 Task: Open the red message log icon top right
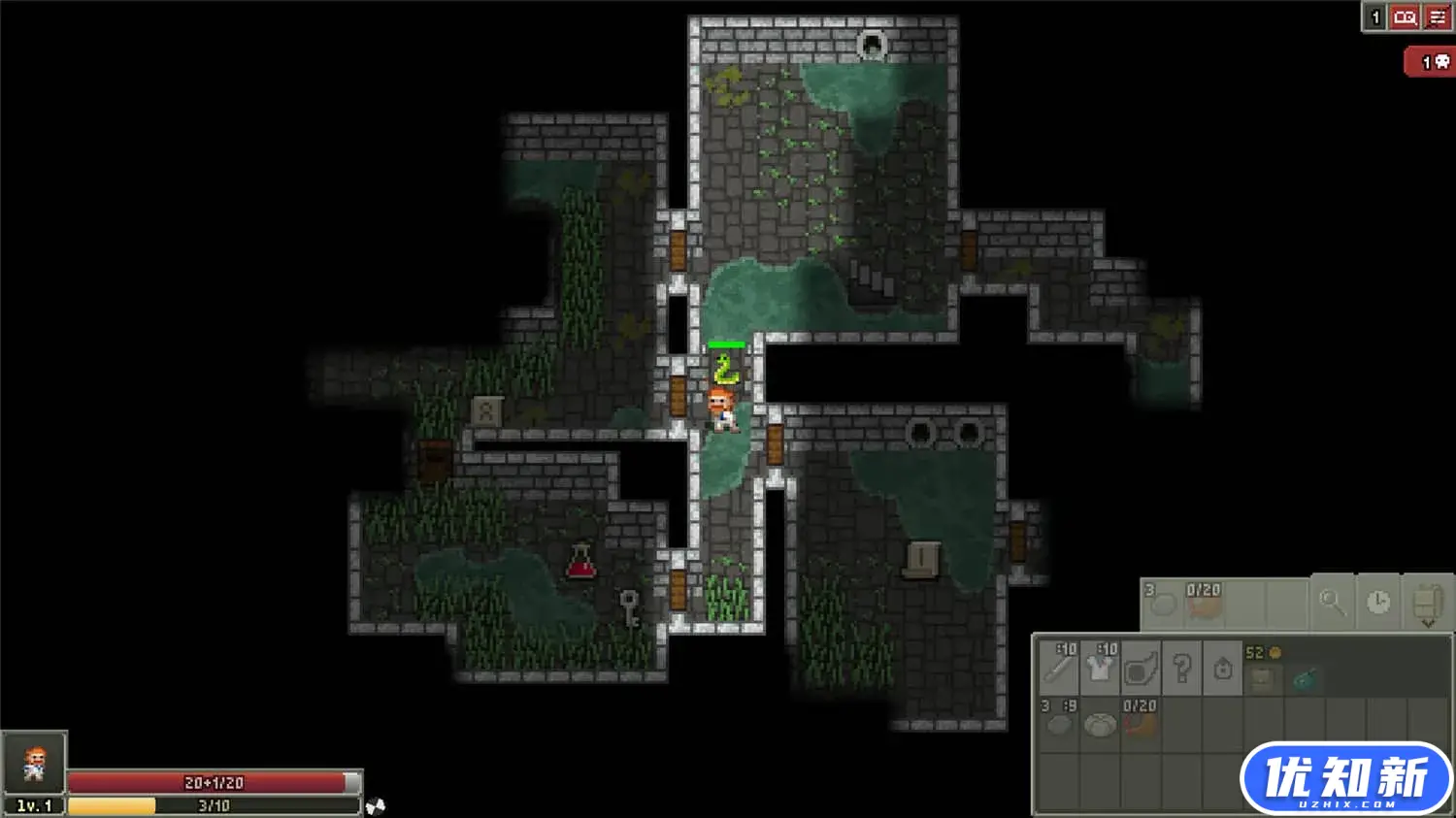1438,16
